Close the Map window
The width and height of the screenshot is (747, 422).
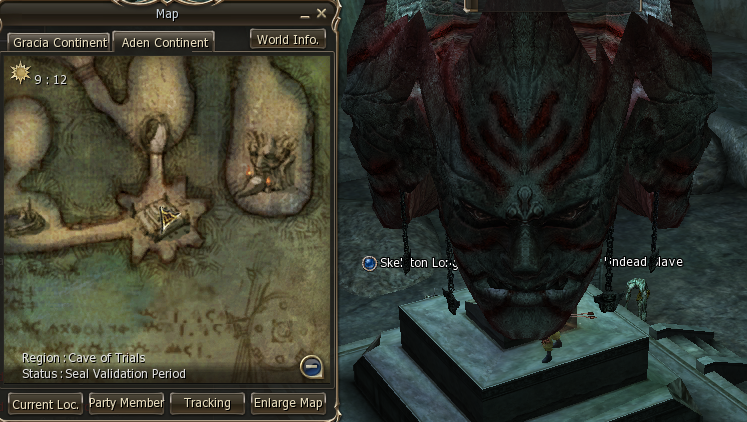(x=322, y=14)
